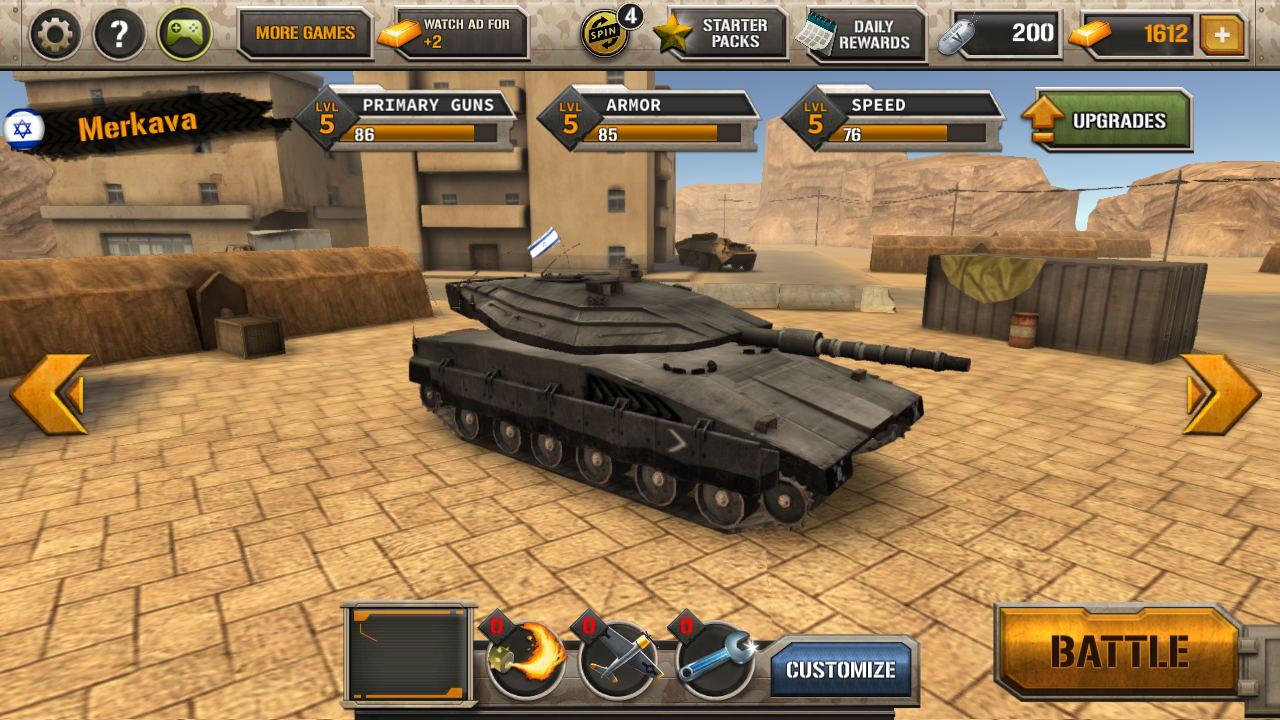Viewport: 1280px width, 720px height.
Task: Select the wrench repair consumable slot
Action: click(714, 659)
